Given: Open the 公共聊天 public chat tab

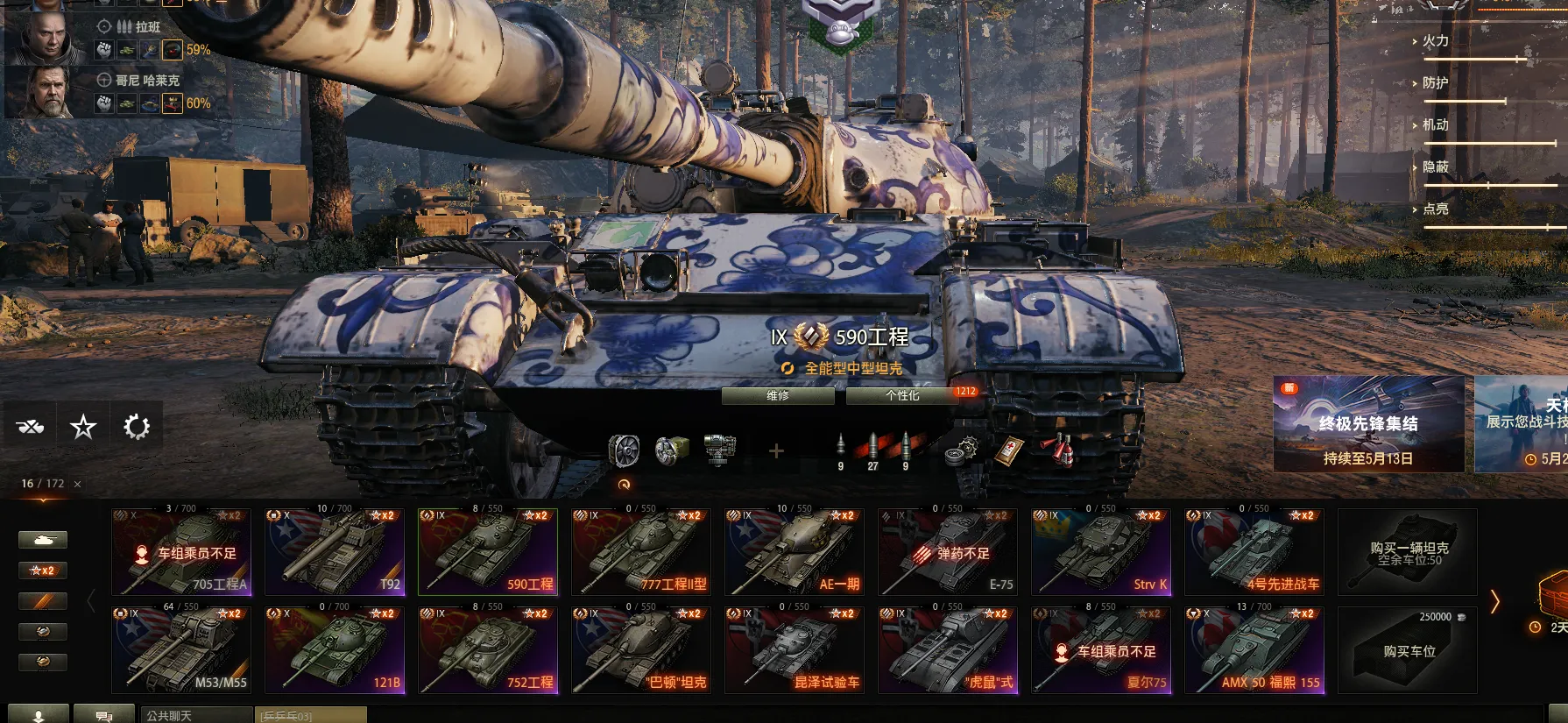Looking at the screenshot, I should (196, 715).
